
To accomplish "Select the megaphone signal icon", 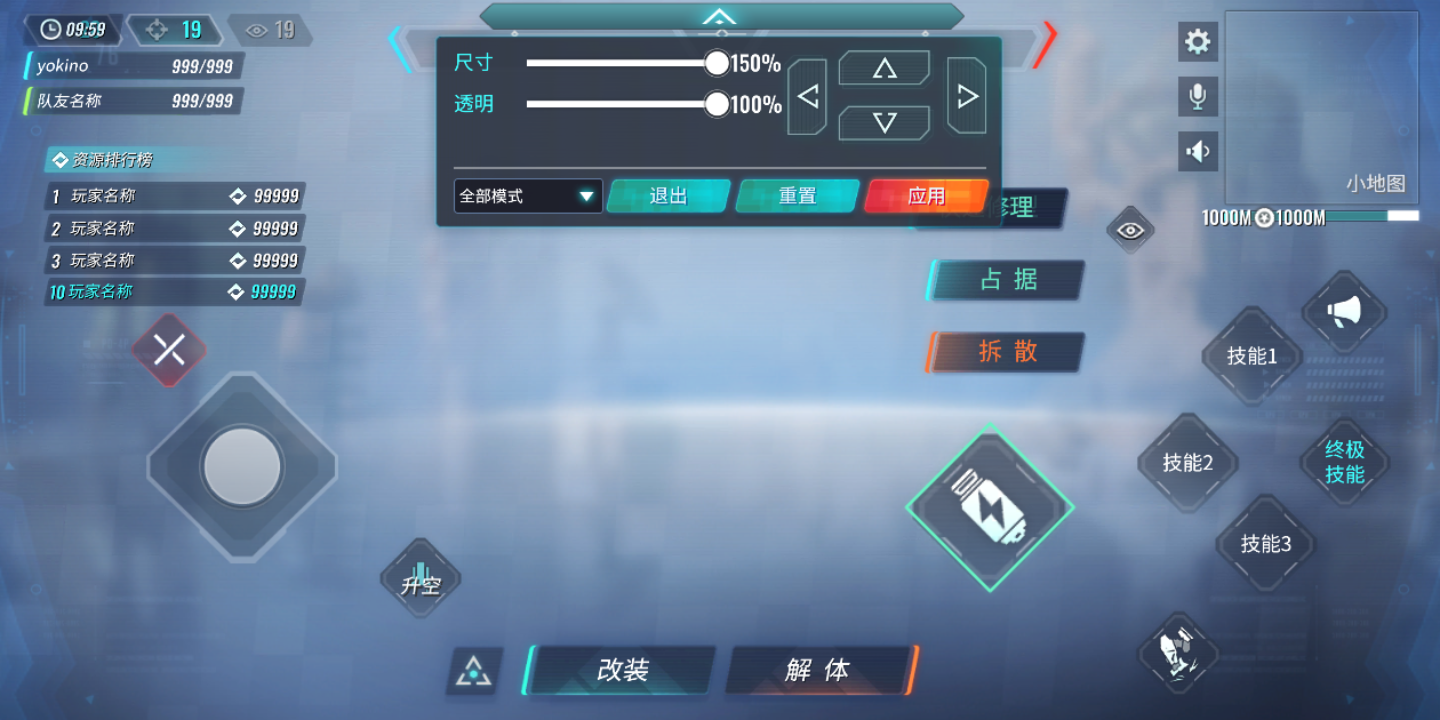I will pos(1345,313).
